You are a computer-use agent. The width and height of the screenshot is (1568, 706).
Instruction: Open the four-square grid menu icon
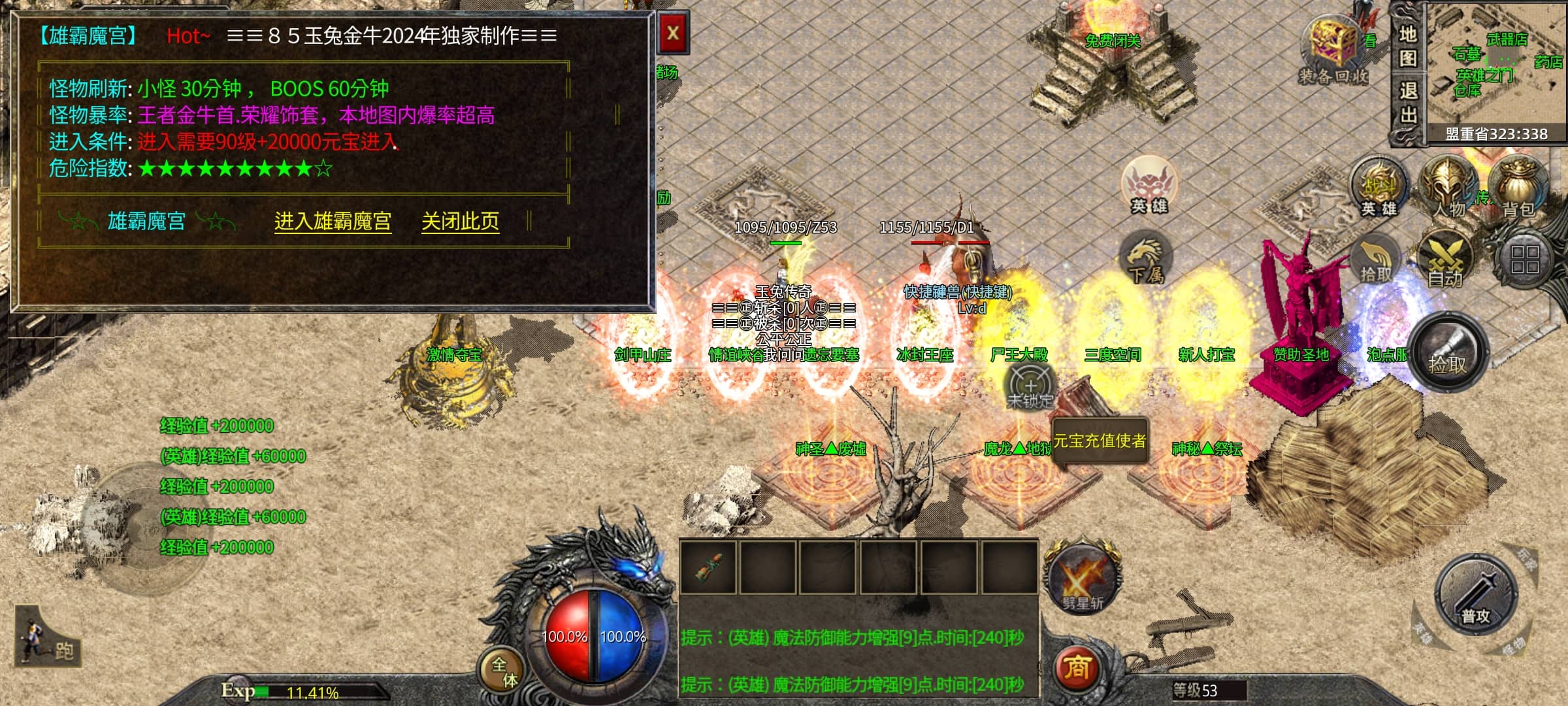point(1525,260)
